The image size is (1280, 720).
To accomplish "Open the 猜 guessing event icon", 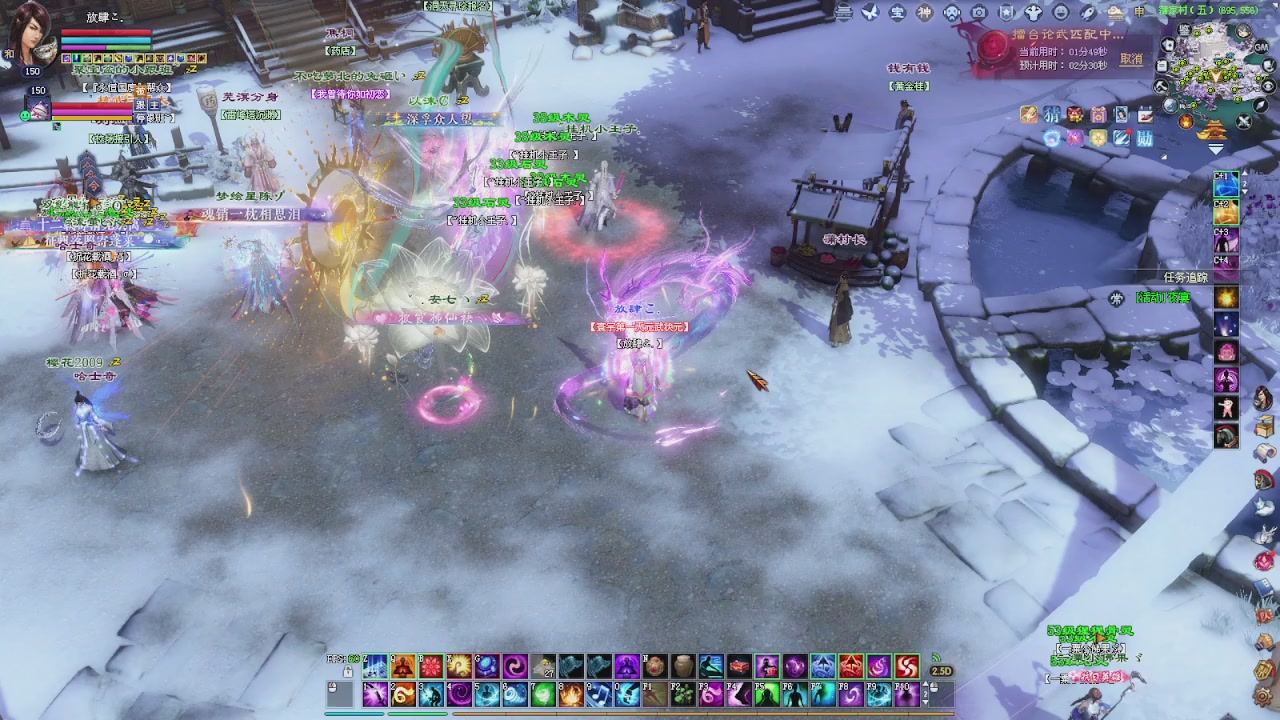I will (1052, 114).
